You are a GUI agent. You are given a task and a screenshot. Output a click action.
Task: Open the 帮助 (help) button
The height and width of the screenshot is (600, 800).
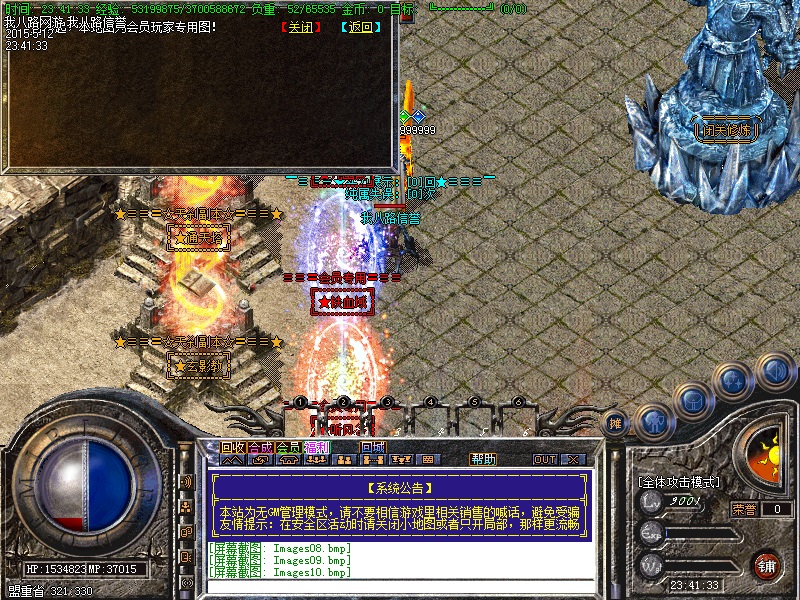(483, 459)
